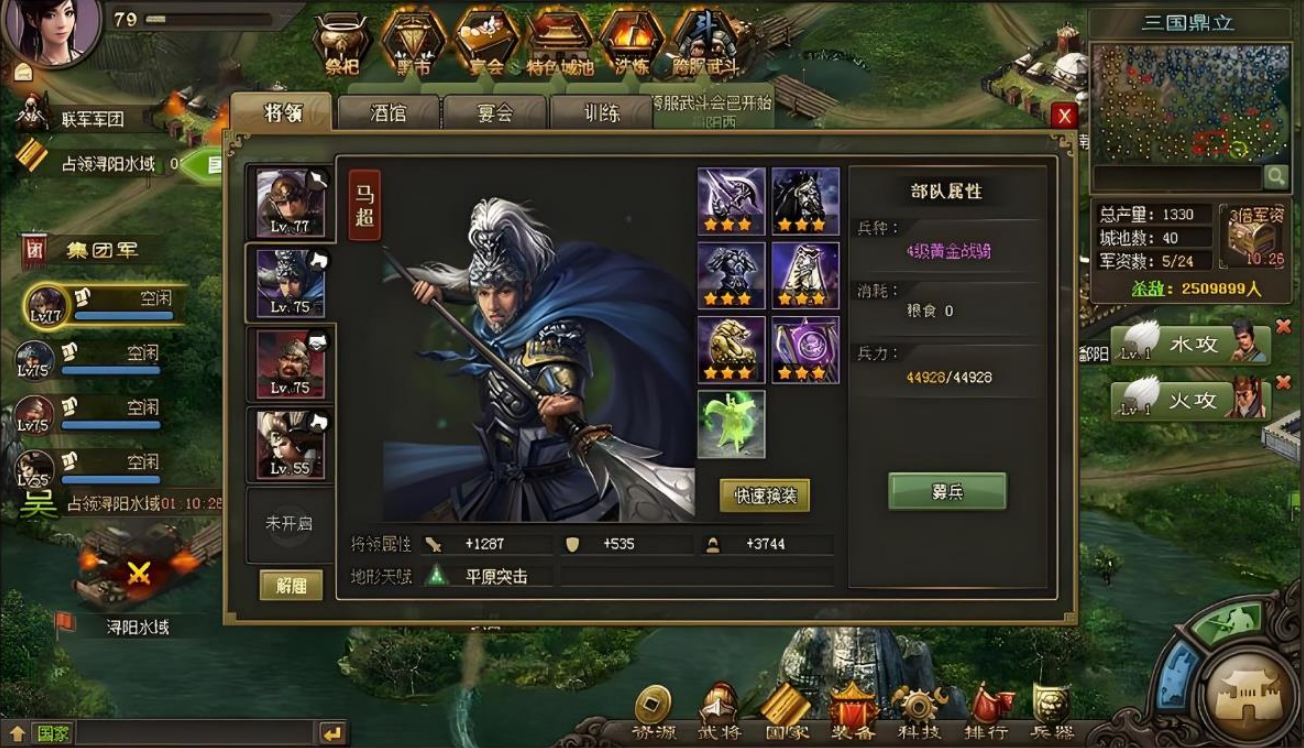Screen dimensions: 1304x748
Task: Open the 装备 menu in the bottom bar
Action: point(852,712)
